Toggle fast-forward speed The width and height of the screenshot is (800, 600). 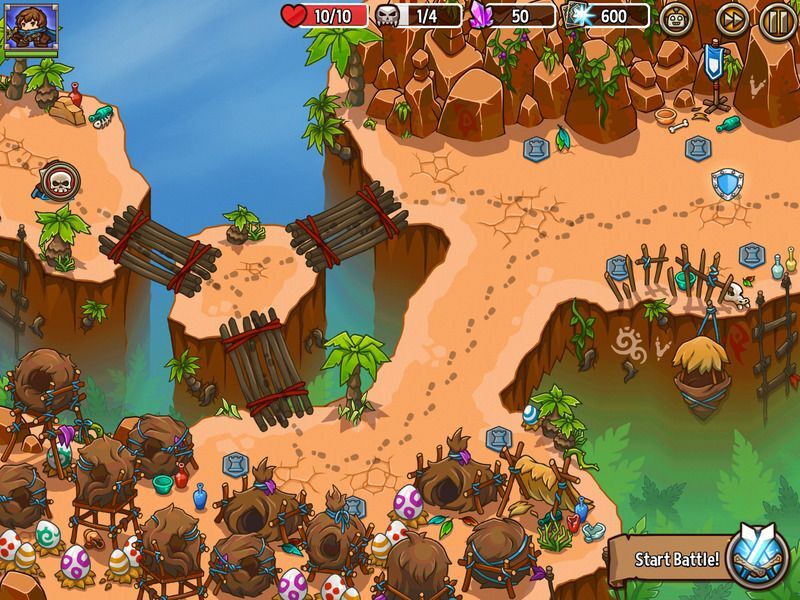pos(732,19)
